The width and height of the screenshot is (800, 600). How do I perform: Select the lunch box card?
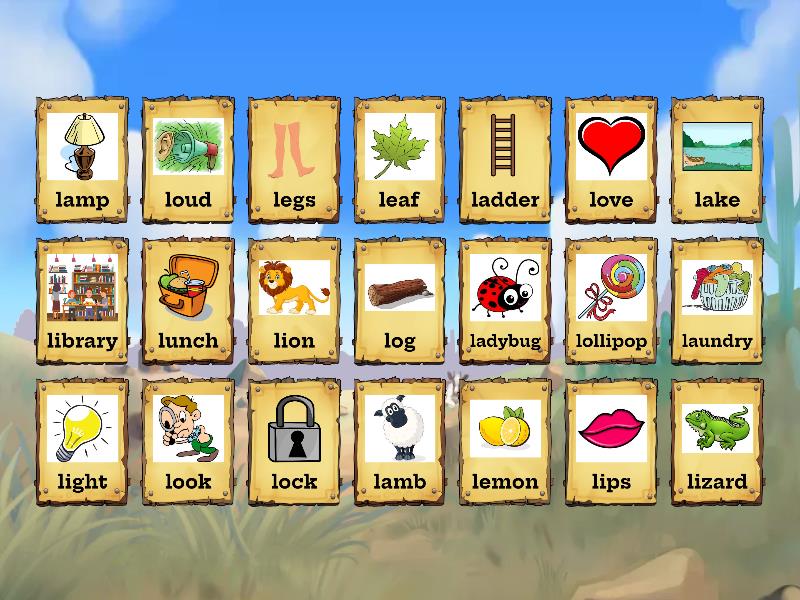pos(188,301)
